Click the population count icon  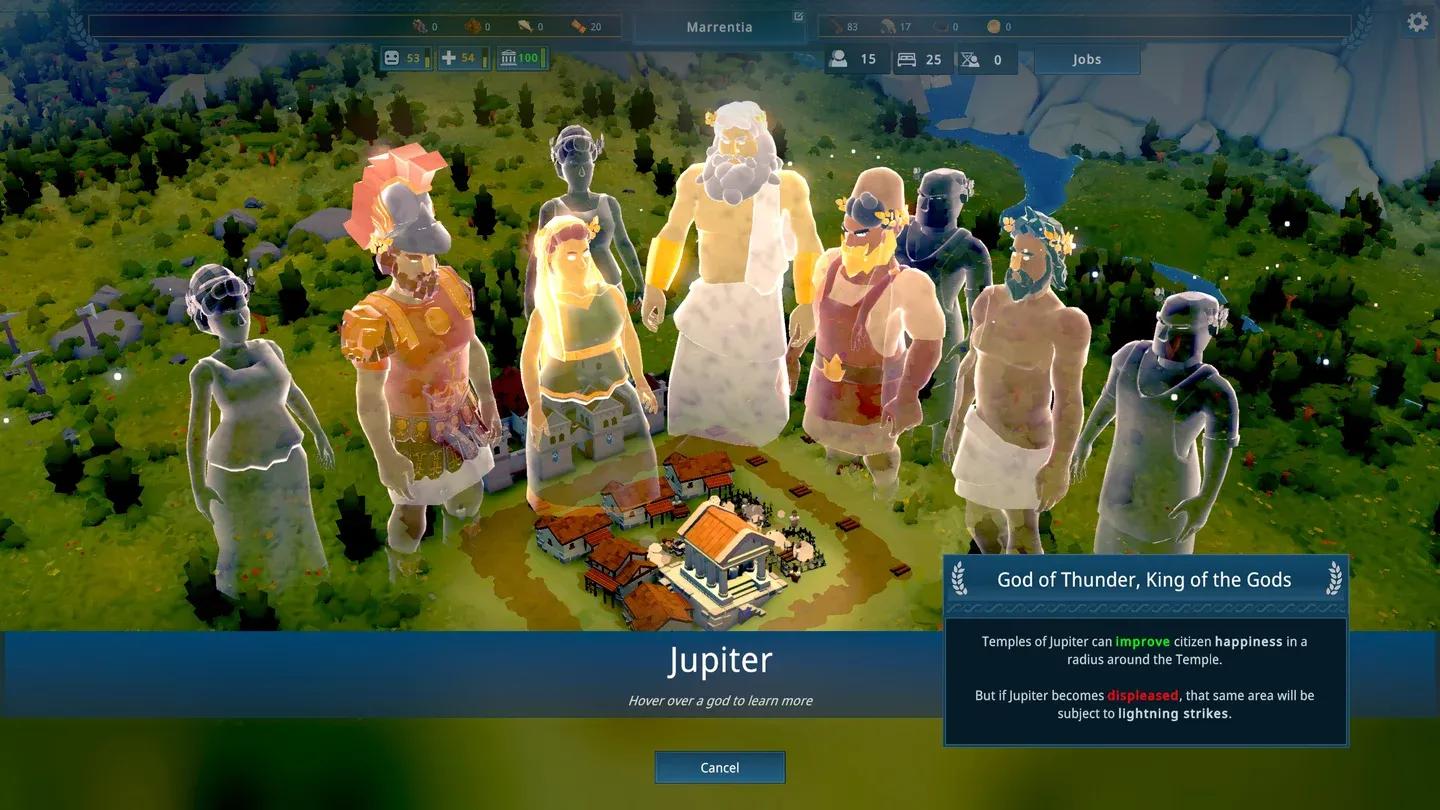point(839,59)
